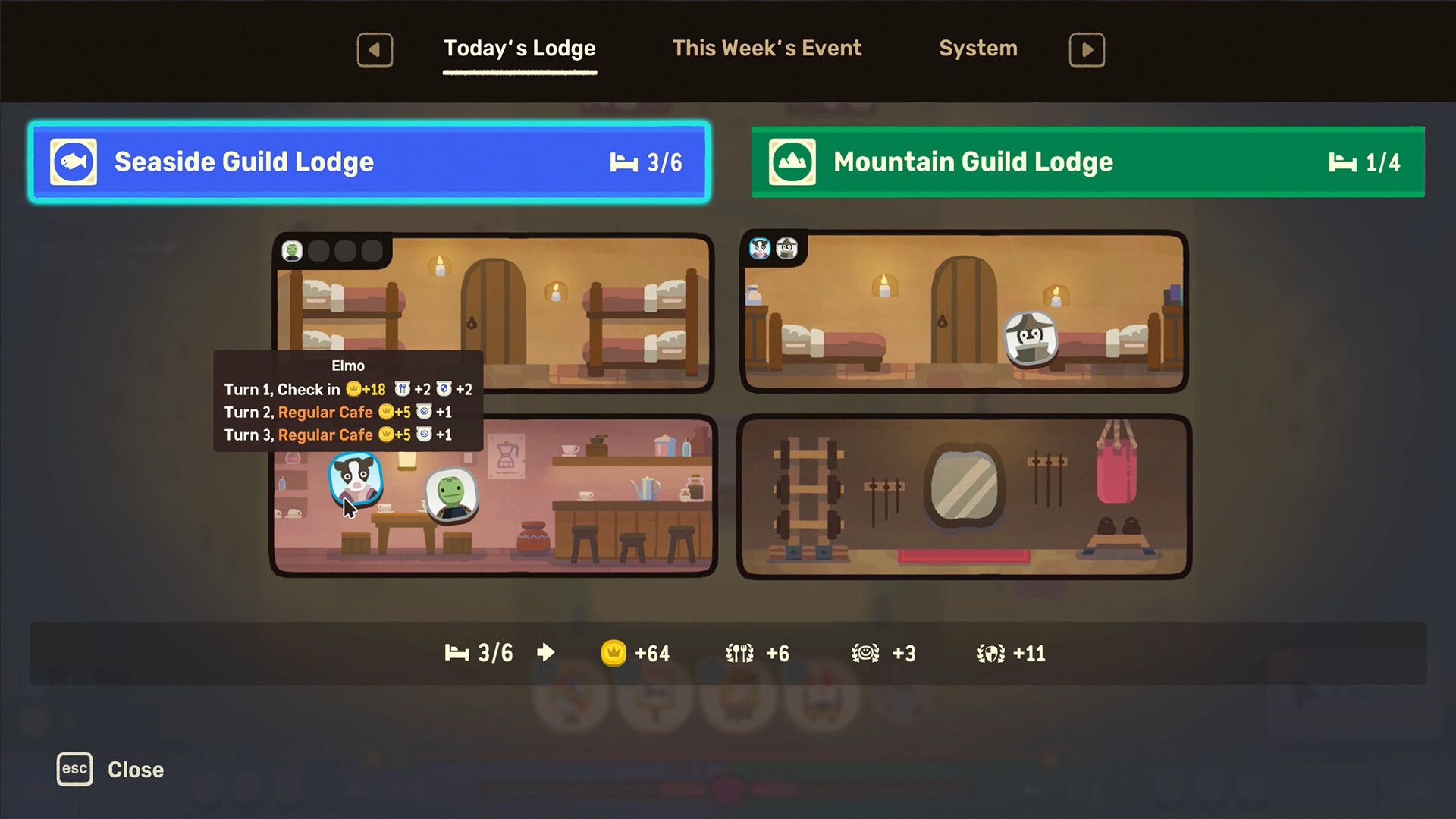Click the arrow icon in the summary bar
Viewport: 1456px width, 819px height.
pos(545,652)
